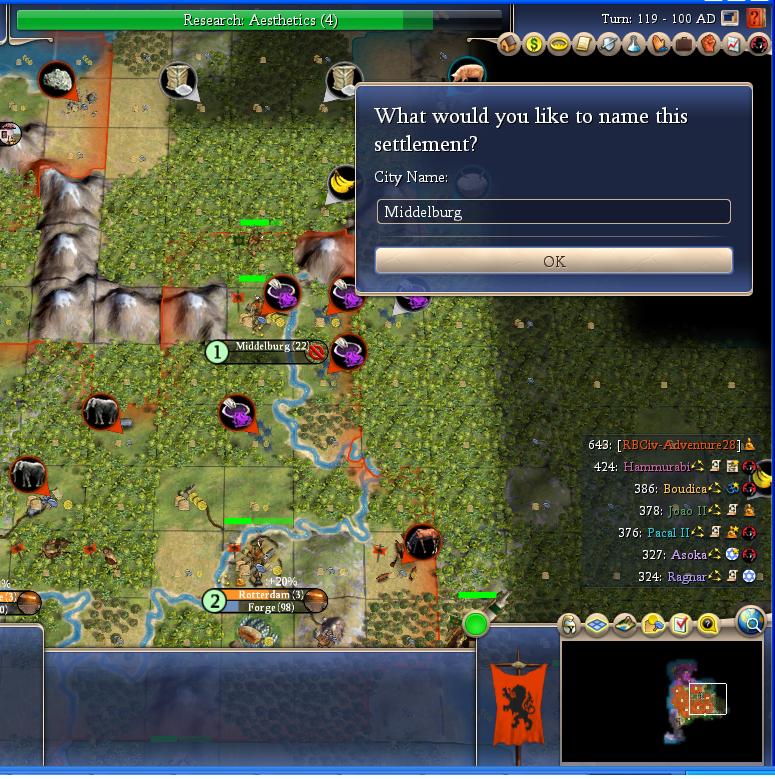
Task: Open the Civilopedia question mark book
Action: coord(756,18)
